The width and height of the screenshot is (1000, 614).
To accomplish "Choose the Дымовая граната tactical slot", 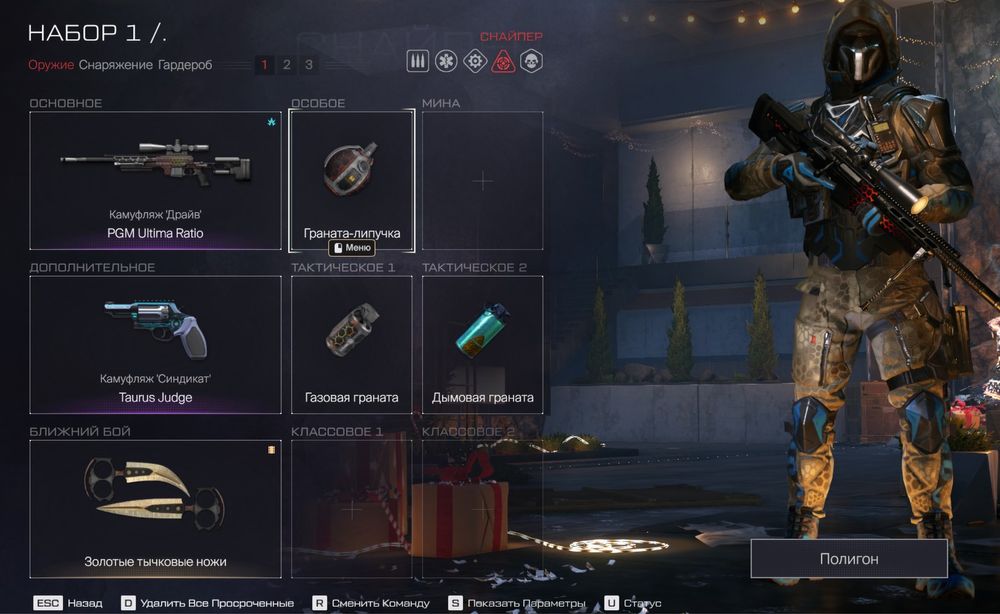I will [x=482, y=344].
